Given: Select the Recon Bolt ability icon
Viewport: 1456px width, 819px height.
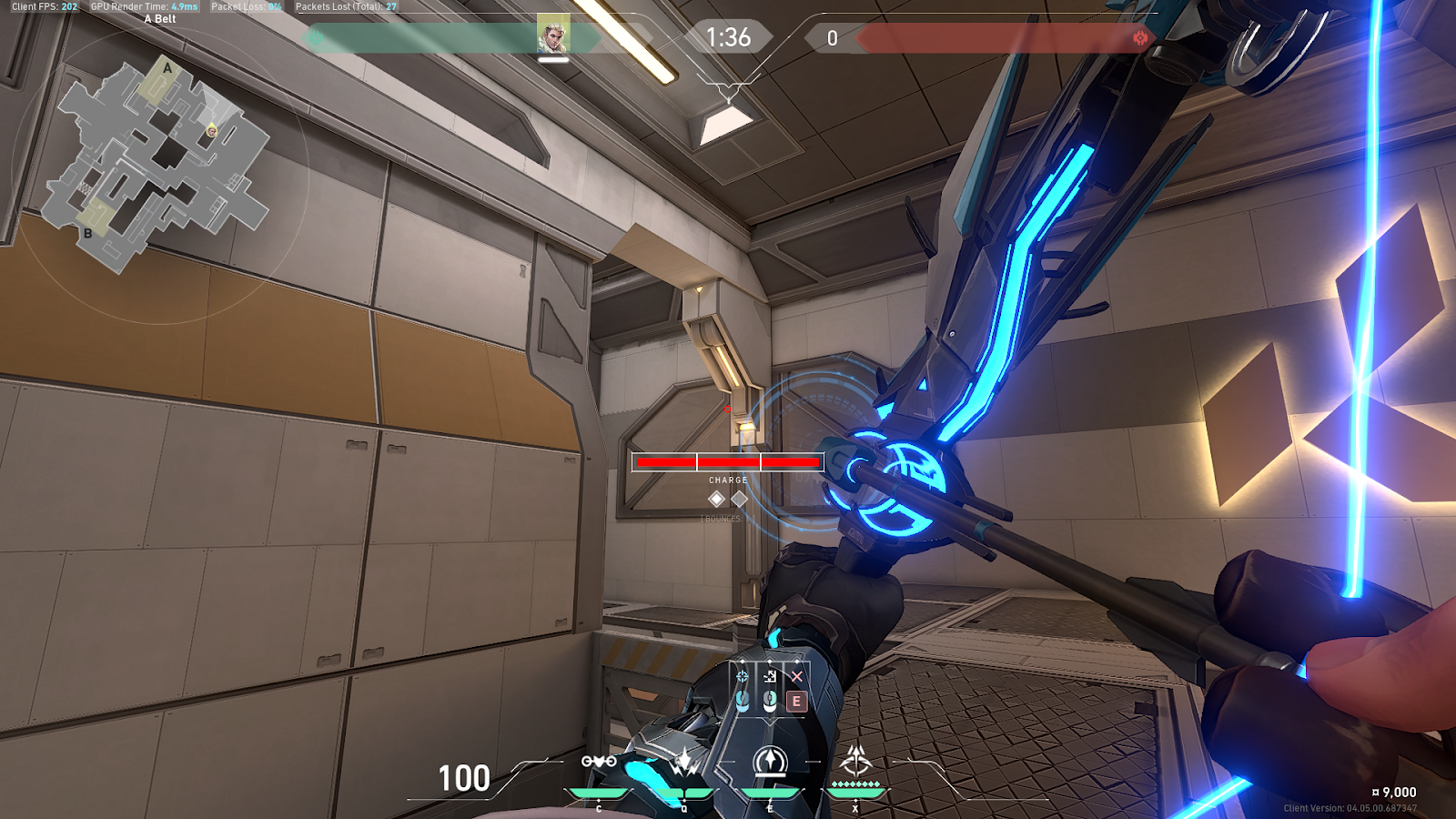Looking at the screenshot, I should point(770,761).
